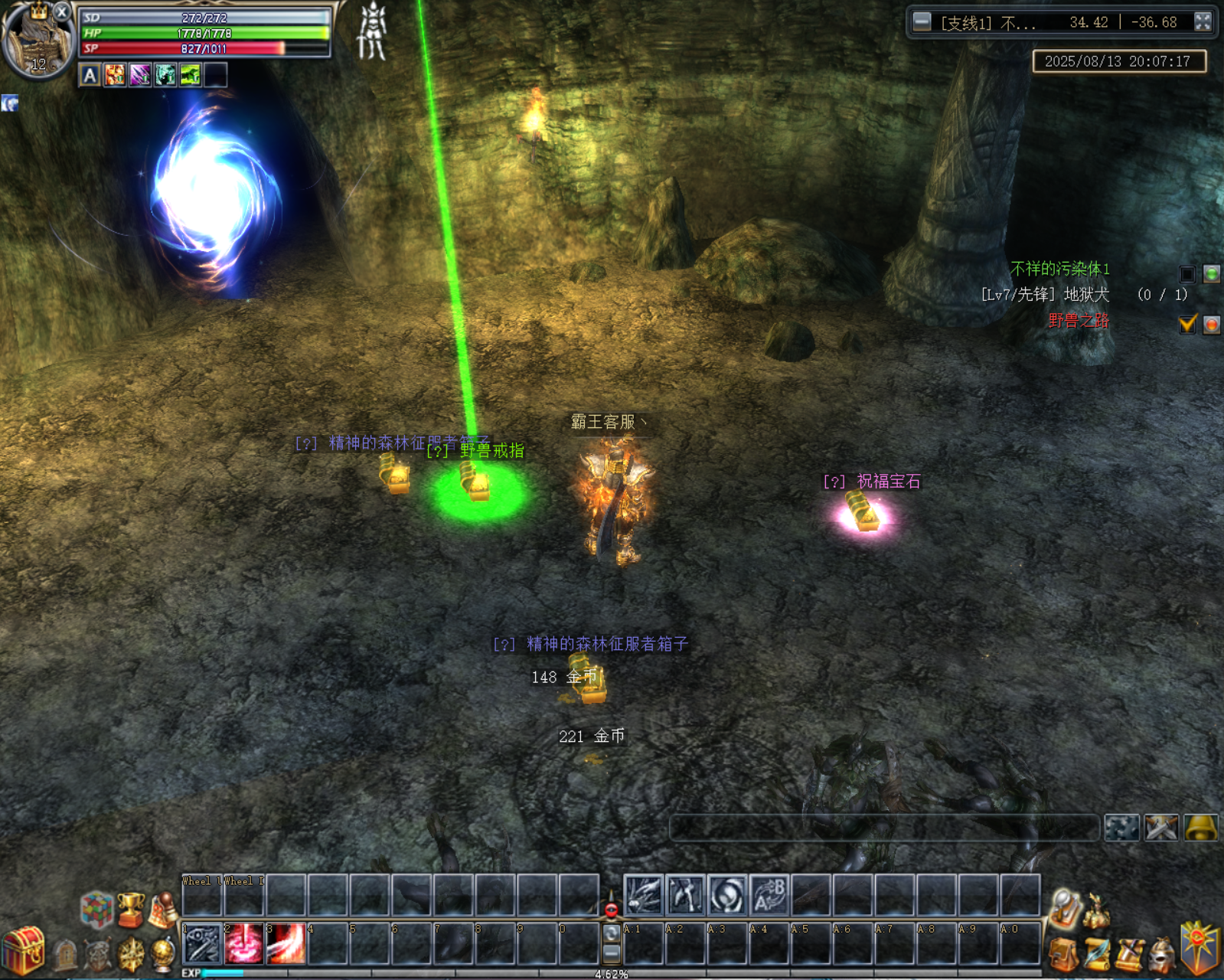This screenshot has height=980, width=1224.
Task: Open the white armor equipment status icon
Action: (x=373, y=31)
